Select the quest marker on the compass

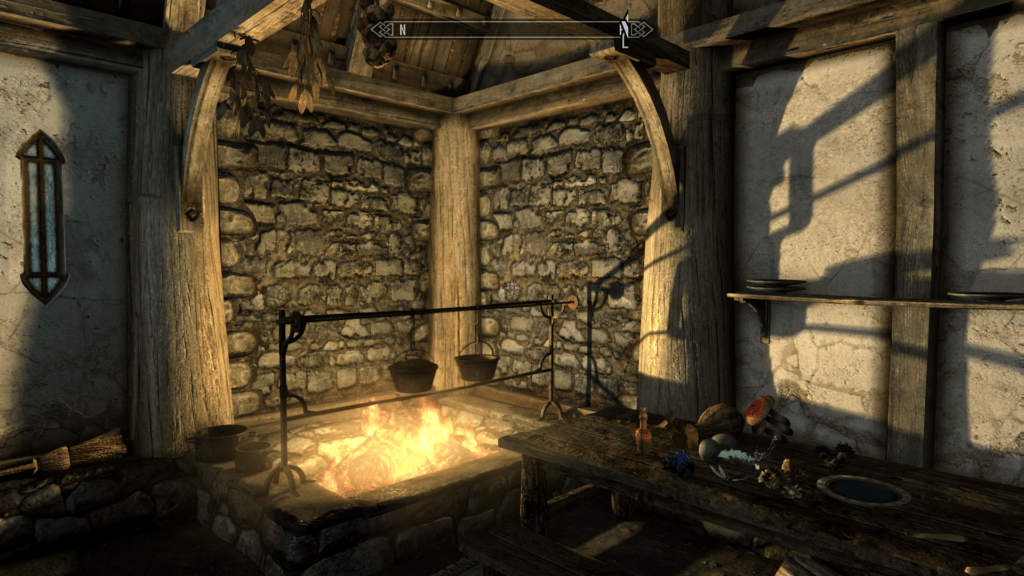623,29
